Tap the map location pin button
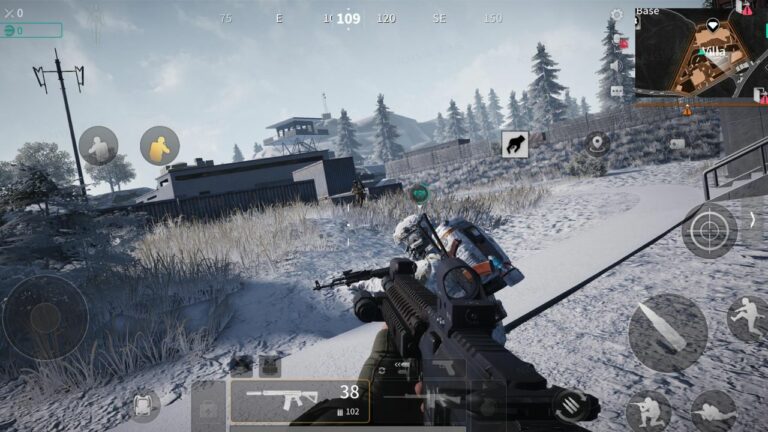Image resolution: width=768 pixels, height=432 pixels. tap(598, 143)
